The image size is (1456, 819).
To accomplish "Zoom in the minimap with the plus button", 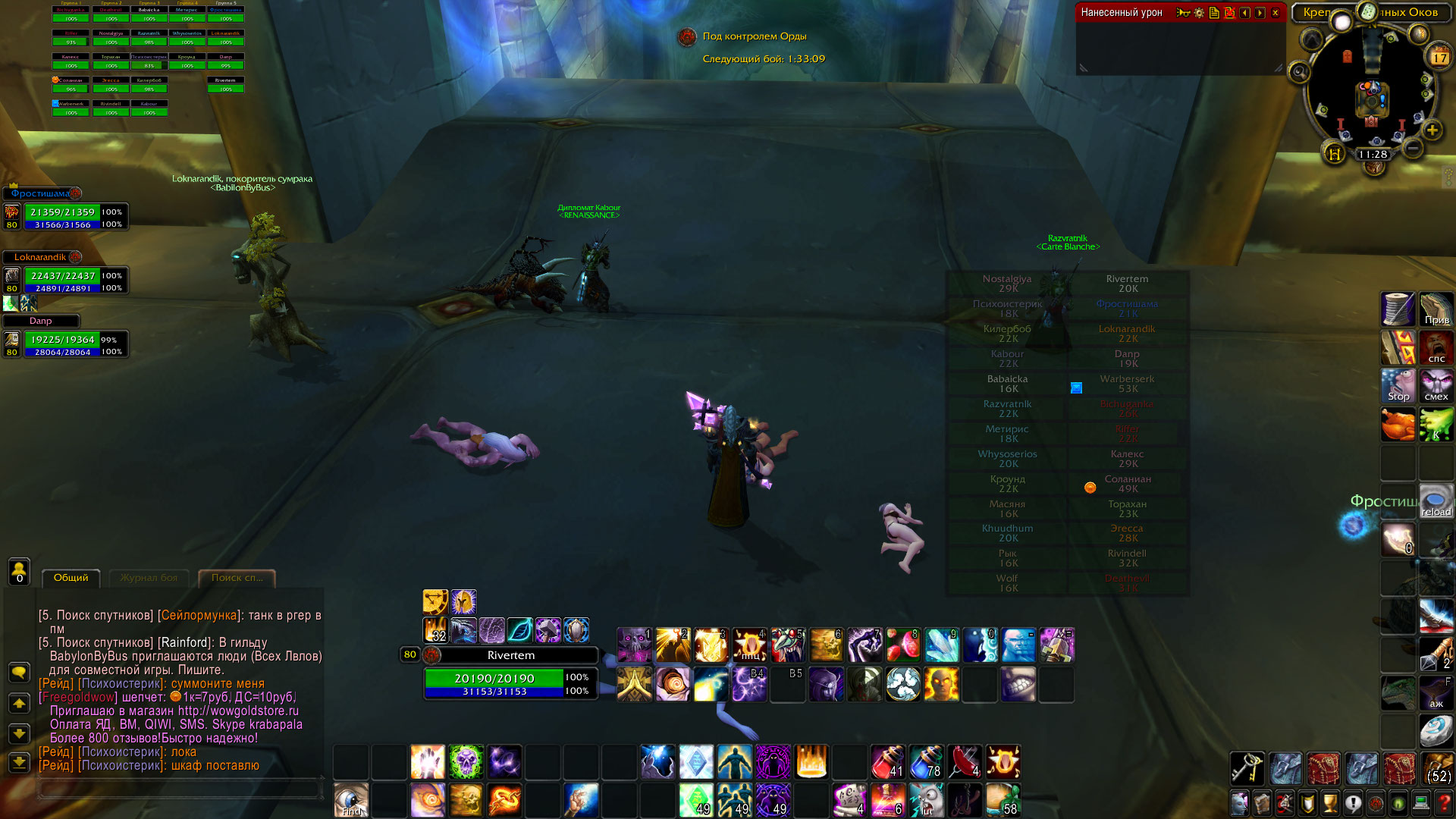I will tap(1432, 130).
